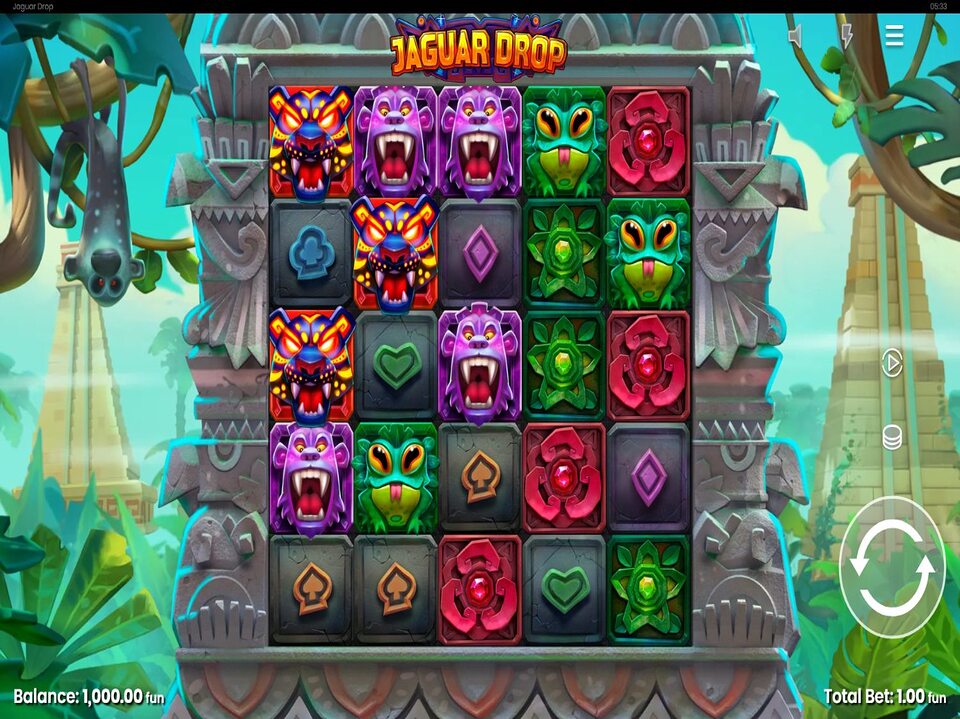
Task: Open bet settings via coin stack icon
Action: [892, 437]
